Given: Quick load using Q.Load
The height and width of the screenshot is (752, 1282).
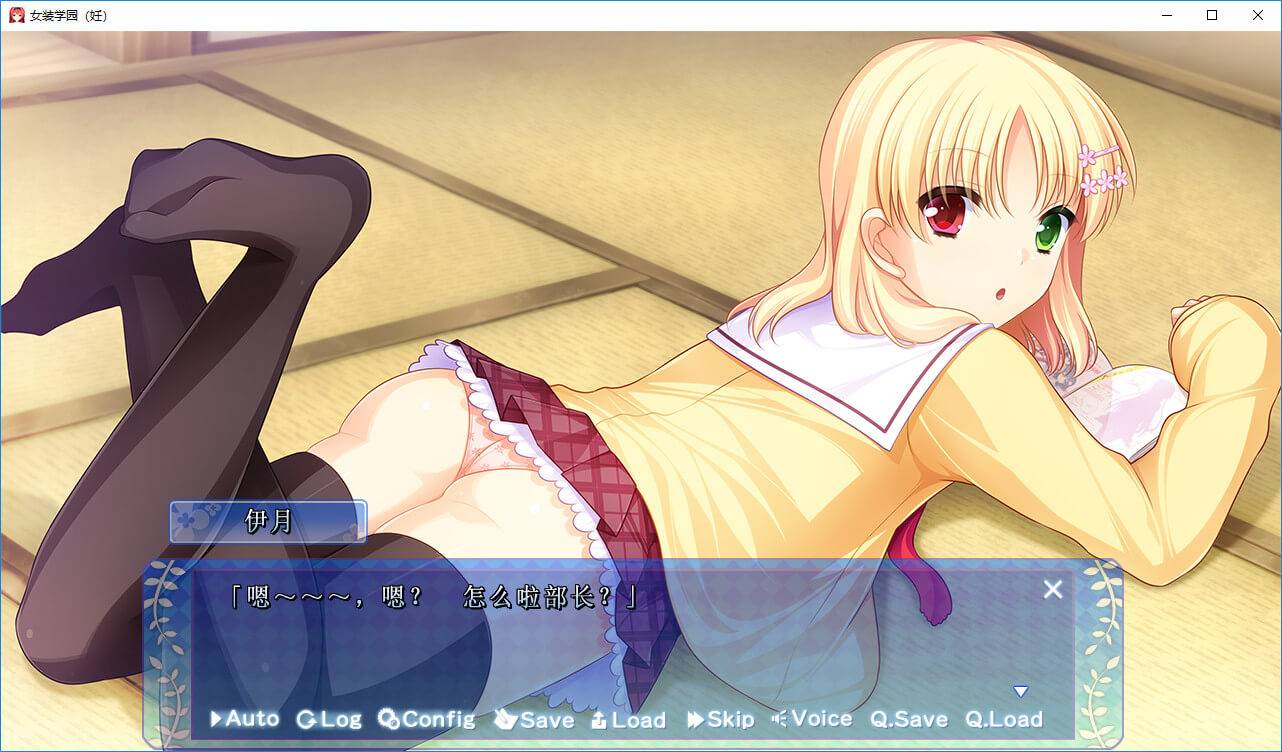Looking at the screenshot, I should (x=1003, y=719).
